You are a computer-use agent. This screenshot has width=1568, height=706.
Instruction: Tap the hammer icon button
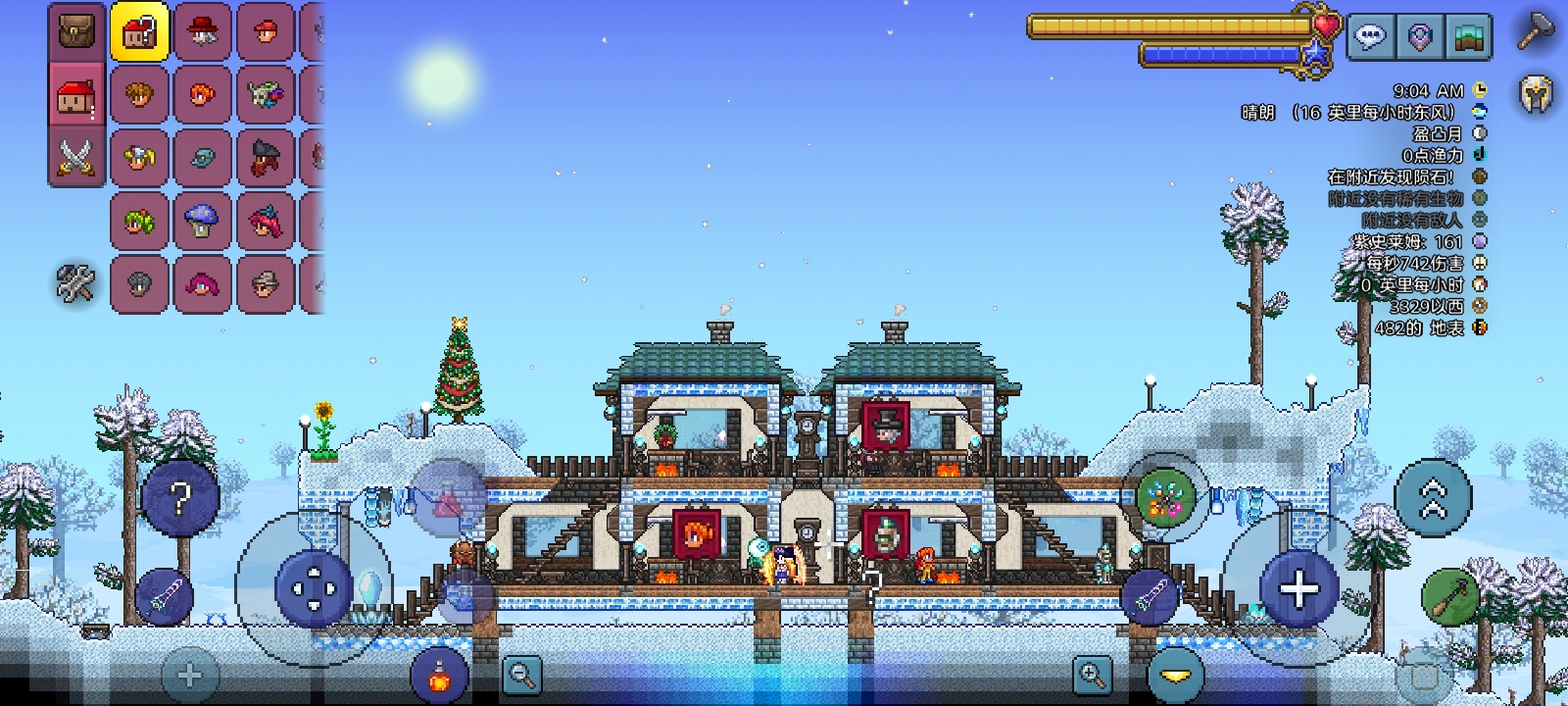tap(1536, 31)
